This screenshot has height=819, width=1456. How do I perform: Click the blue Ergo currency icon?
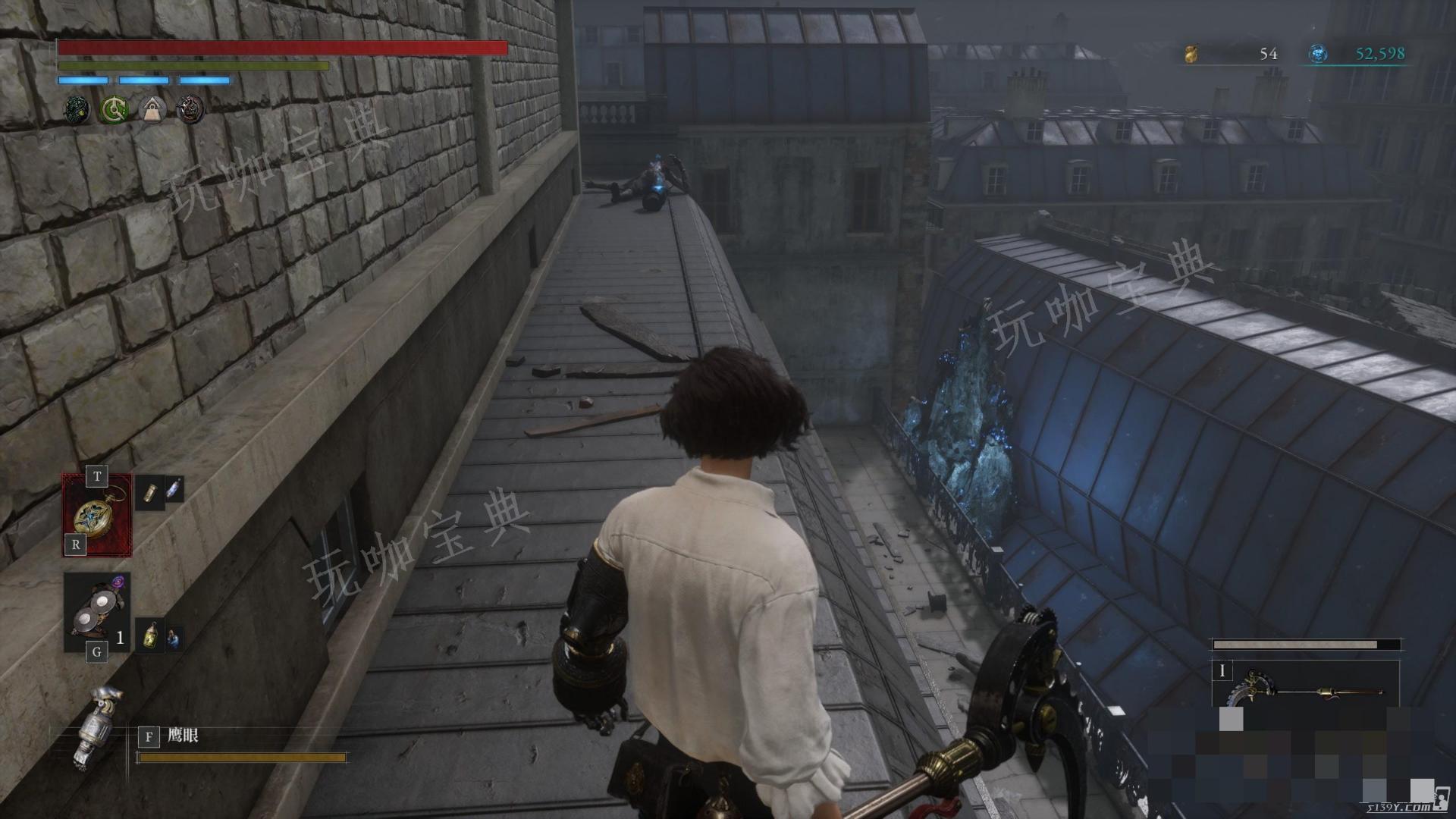1318,54
